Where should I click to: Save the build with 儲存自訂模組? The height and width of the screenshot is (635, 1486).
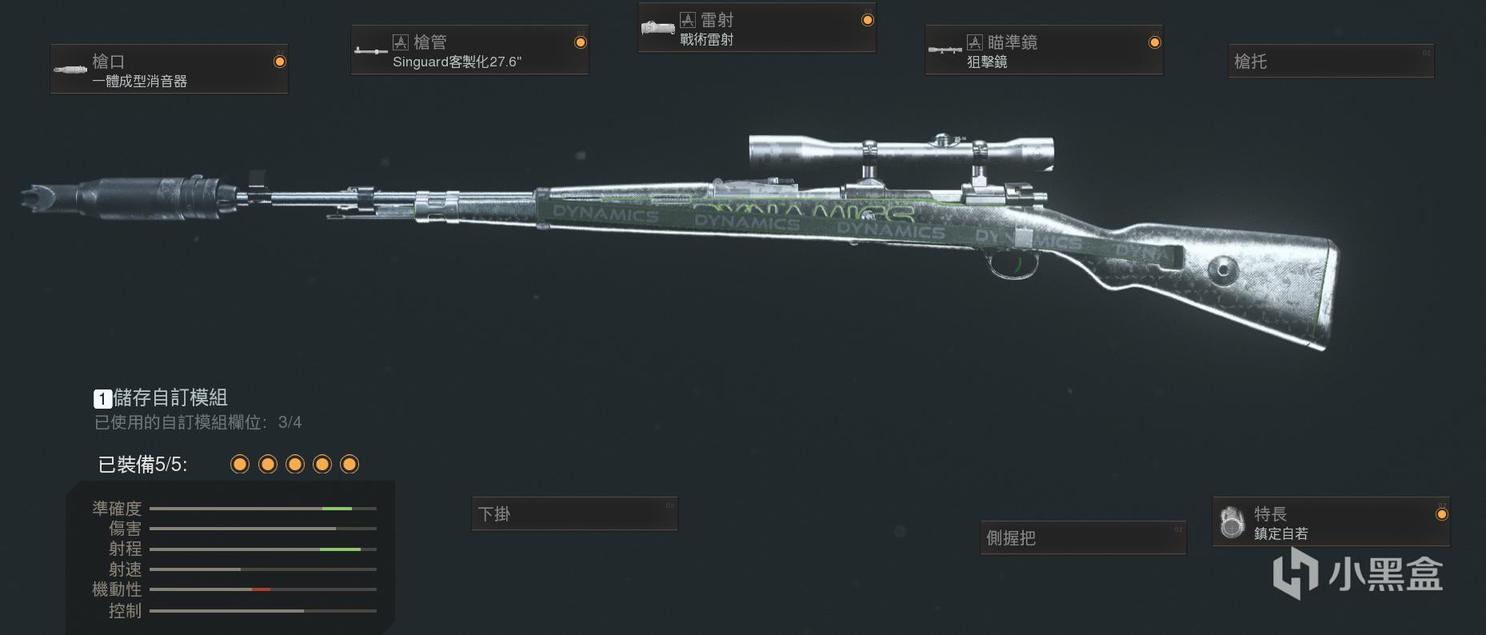170,398
